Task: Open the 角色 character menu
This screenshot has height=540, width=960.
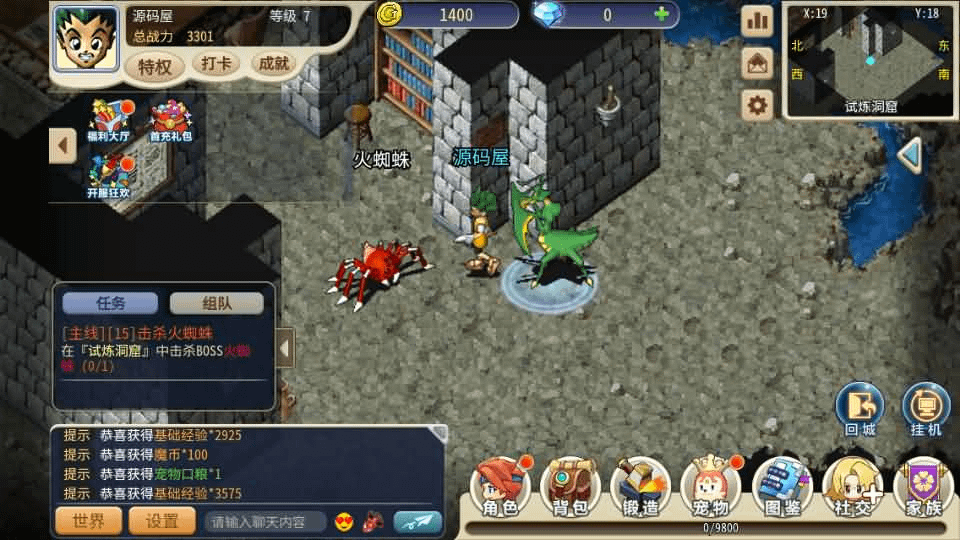Action: pyautogui.click(x=501, y=488)
